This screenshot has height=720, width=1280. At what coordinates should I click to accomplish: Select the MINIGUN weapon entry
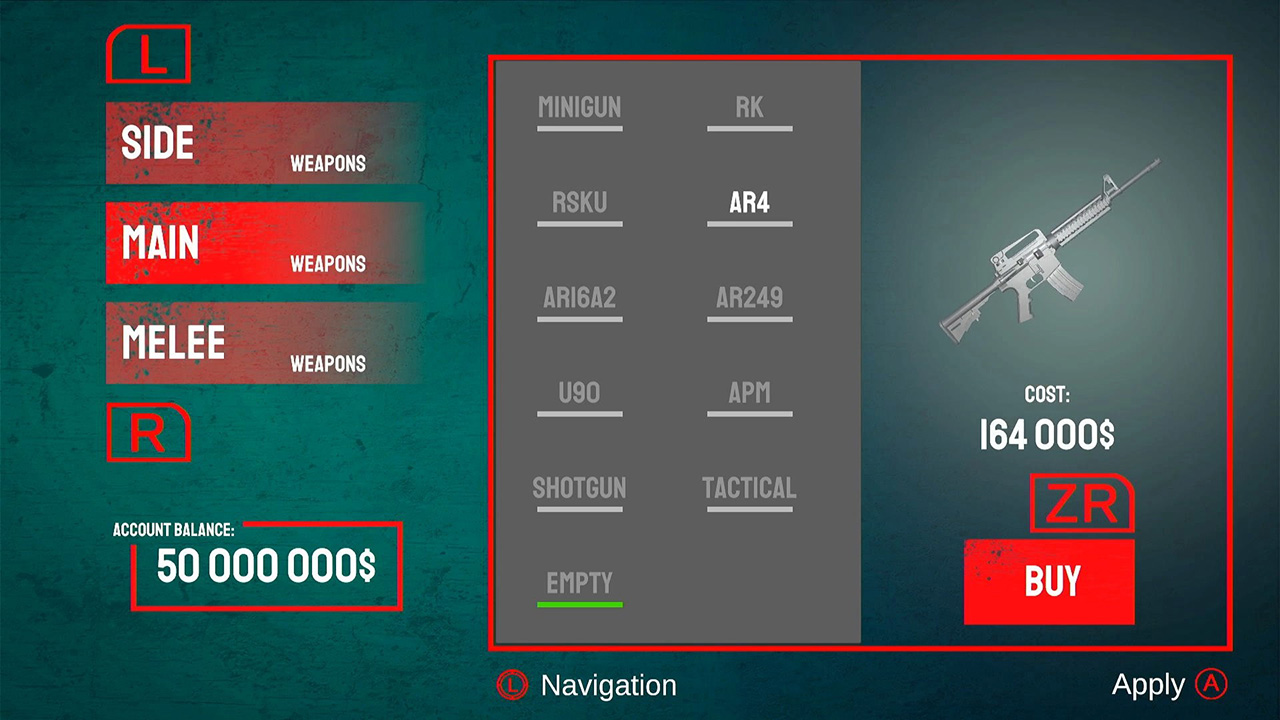point(580,108)
